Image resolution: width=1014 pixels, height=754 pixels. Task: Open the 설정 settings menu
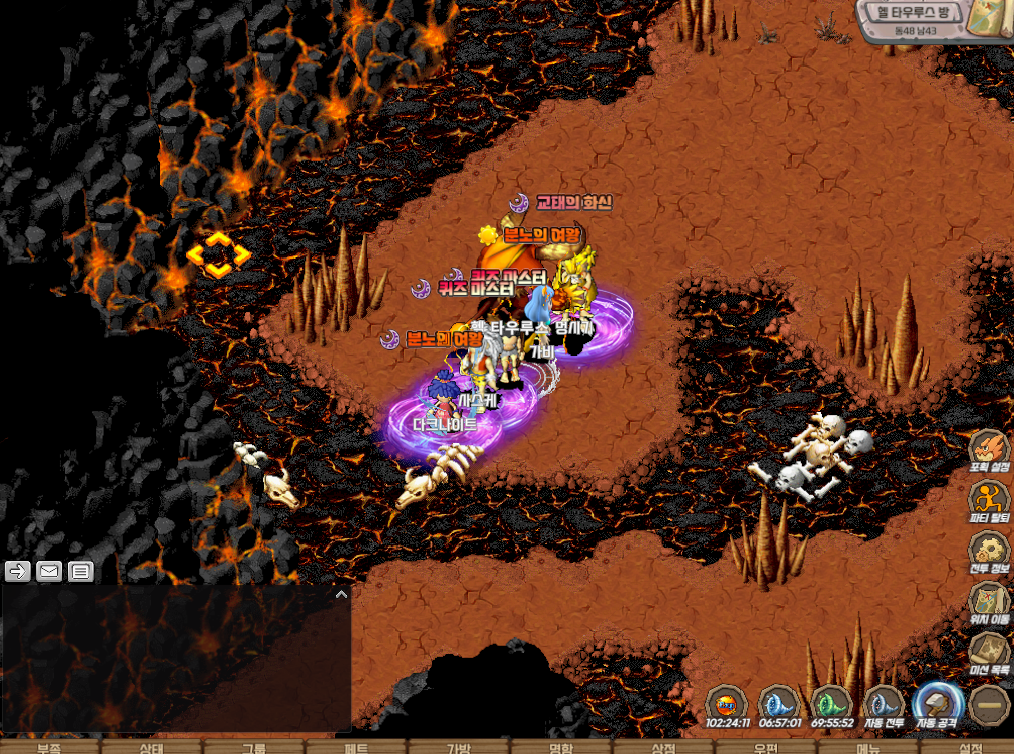pos(970,747)
